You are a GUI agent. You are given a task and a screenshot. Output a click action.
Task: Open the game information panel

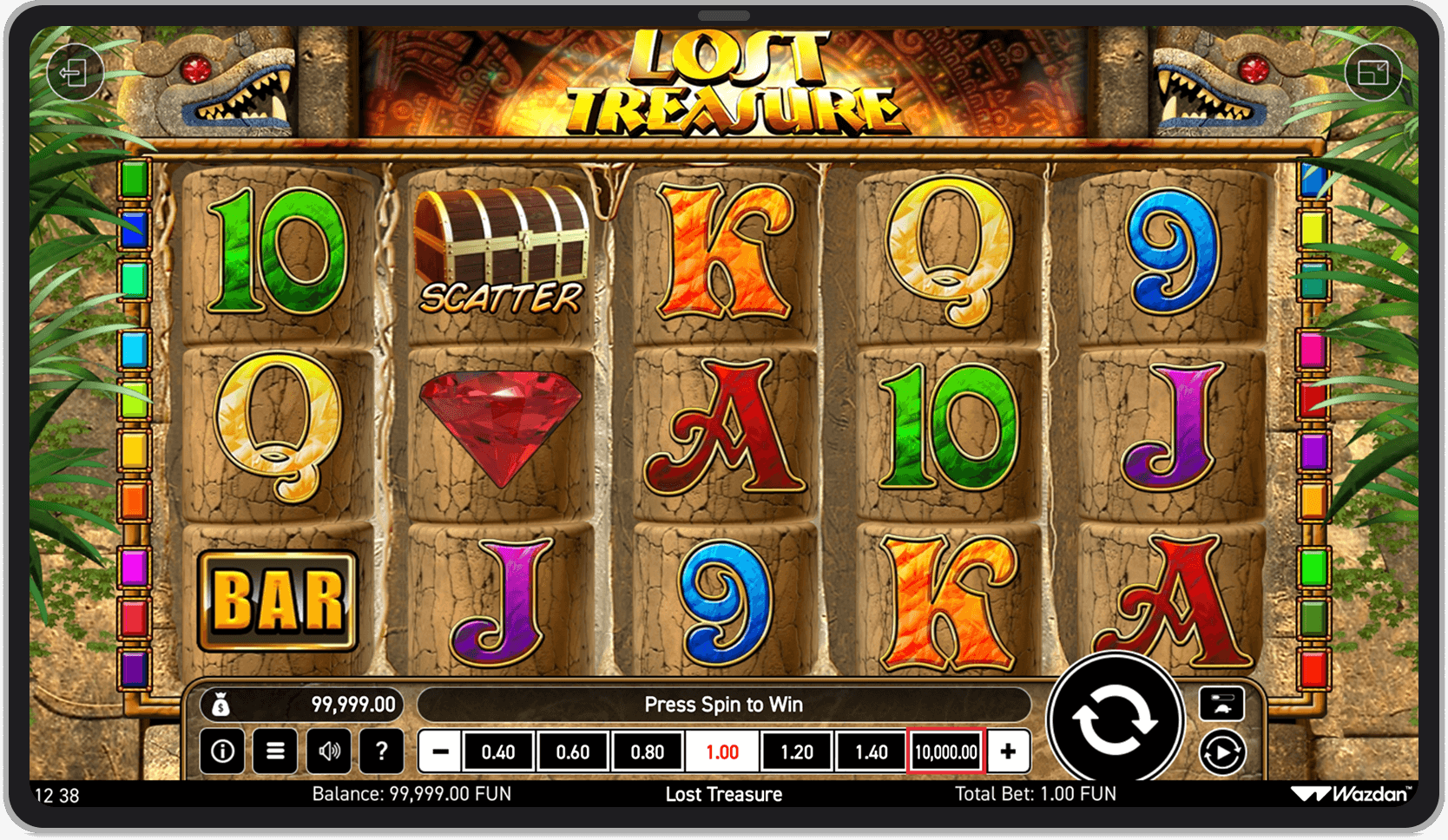[x=222, y=751]
